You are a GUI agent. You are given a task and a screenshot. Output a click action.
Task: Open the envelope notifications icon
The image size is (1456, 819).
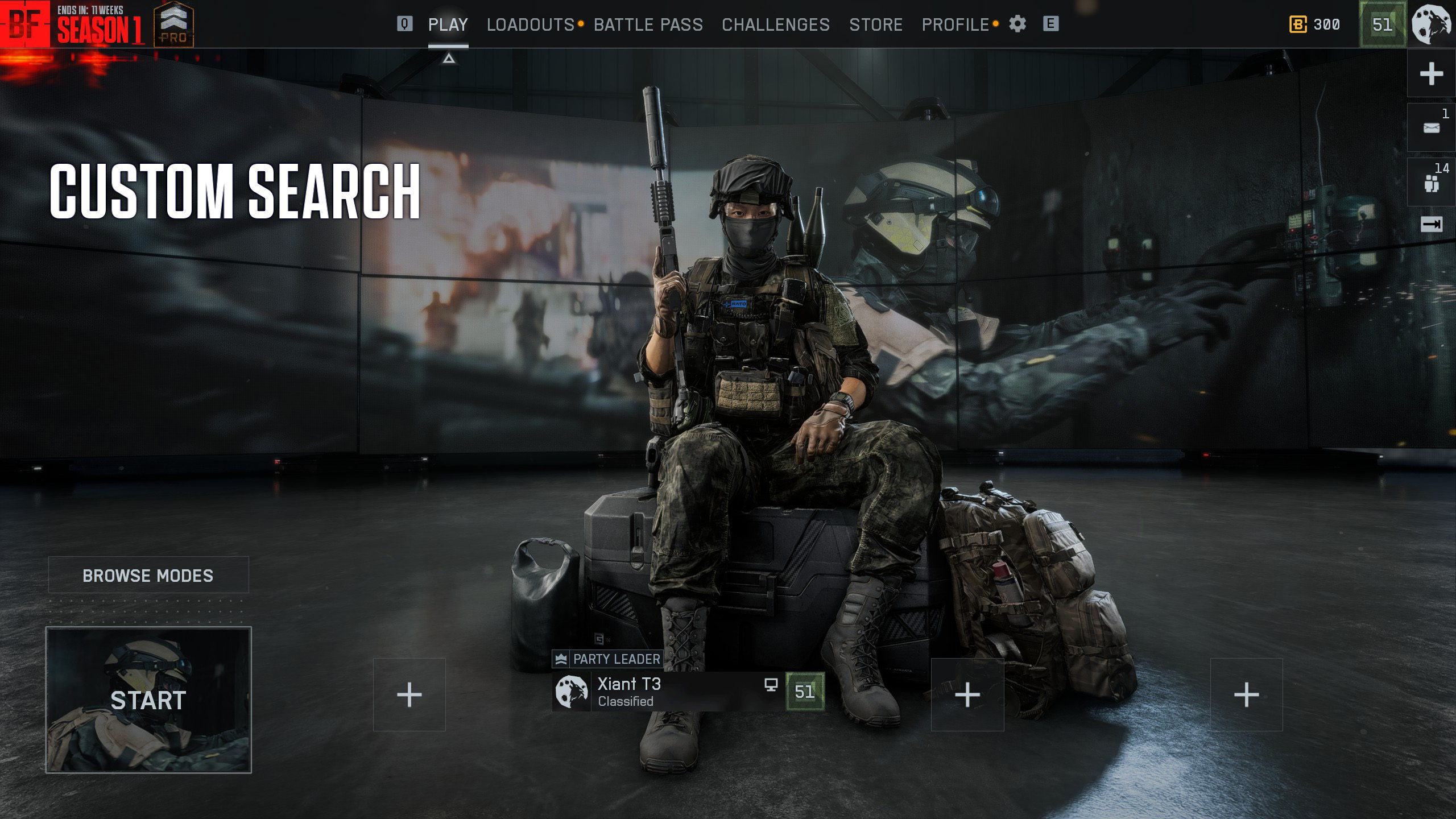(x=1431, y=128)
